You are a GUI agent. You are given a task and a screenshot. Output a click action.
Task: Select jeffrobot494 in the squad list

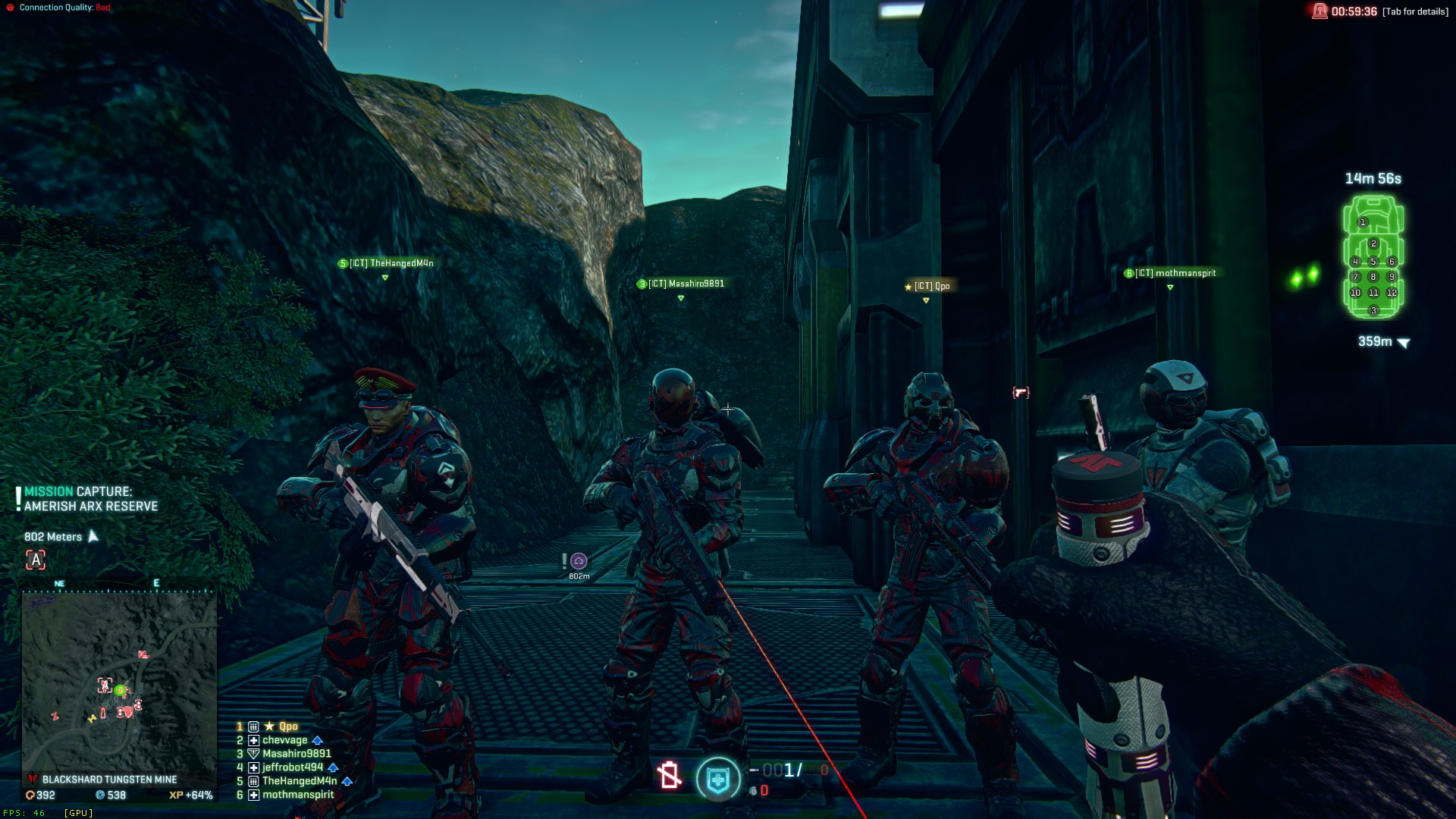(293, 767)
